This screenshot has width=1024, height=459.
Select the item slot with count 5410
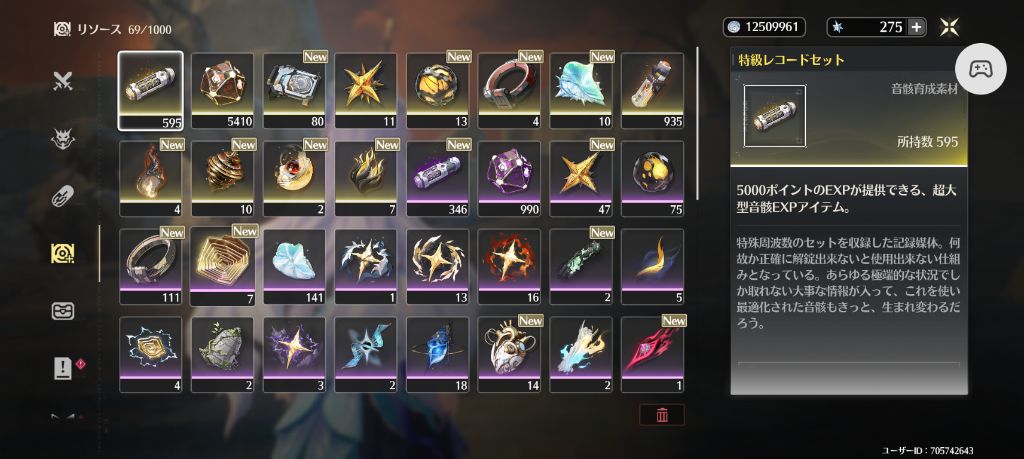[222, 91]
